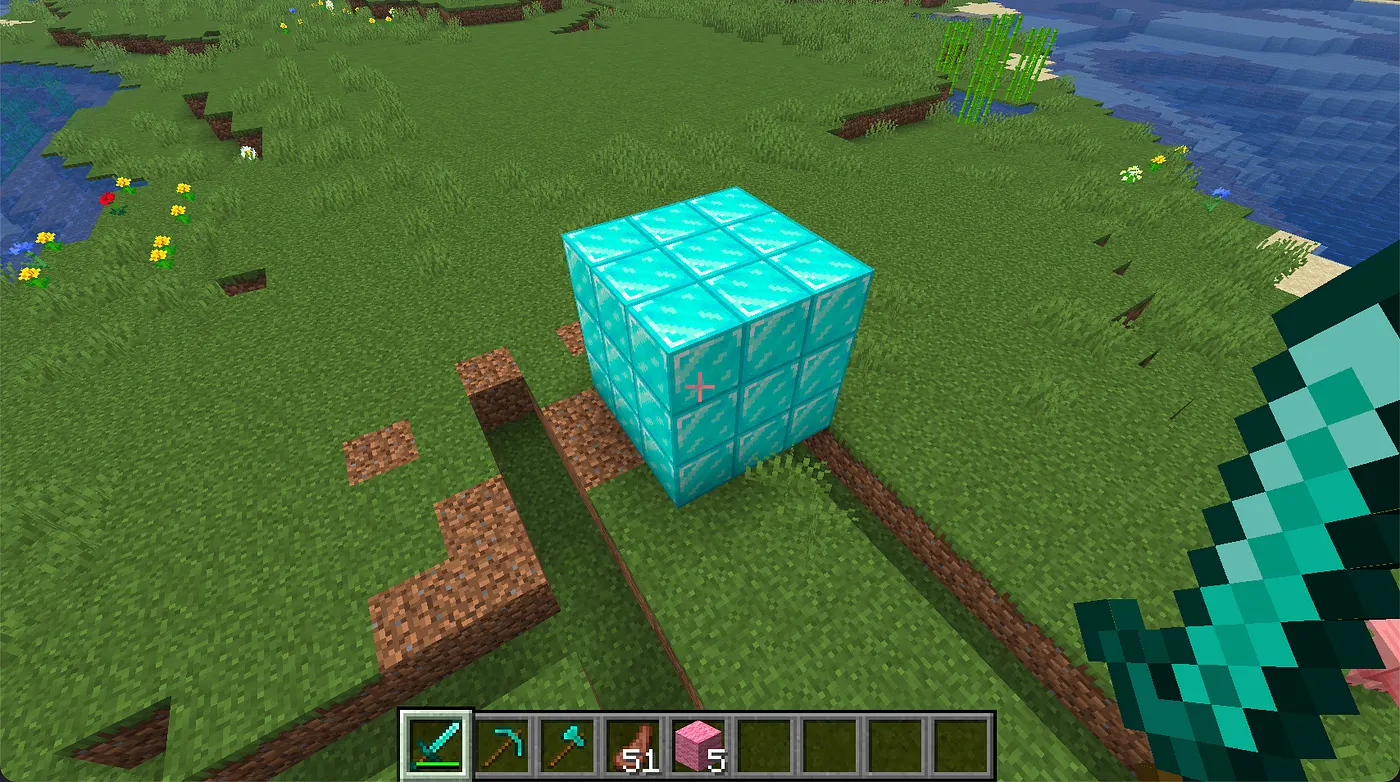1400x782 pixels.
Task: Select the raw meat stack of 51
Action: coord(634,745)
